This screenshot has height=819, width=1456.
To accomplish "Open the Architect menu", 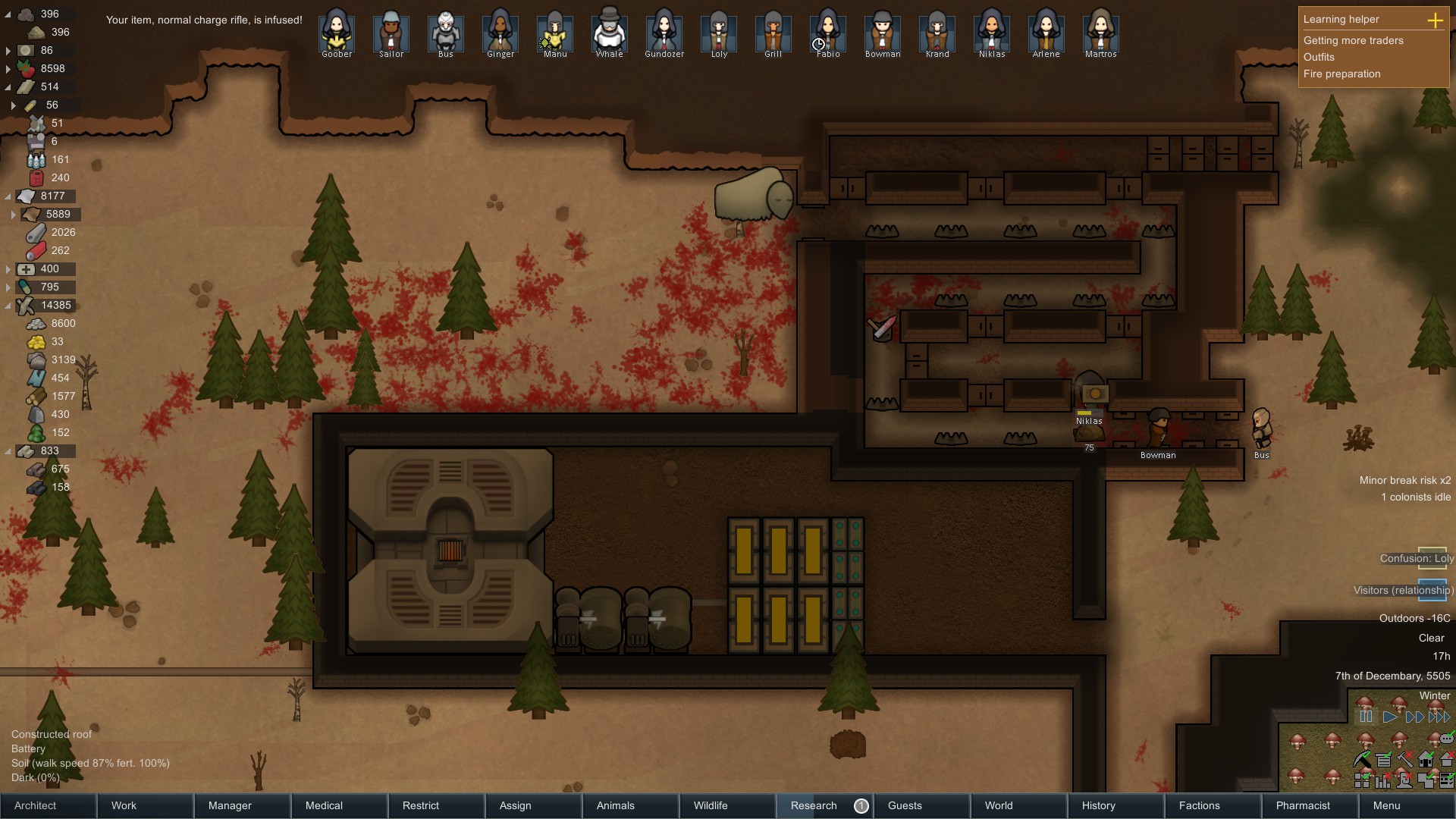I will click(x=48, y=805).
